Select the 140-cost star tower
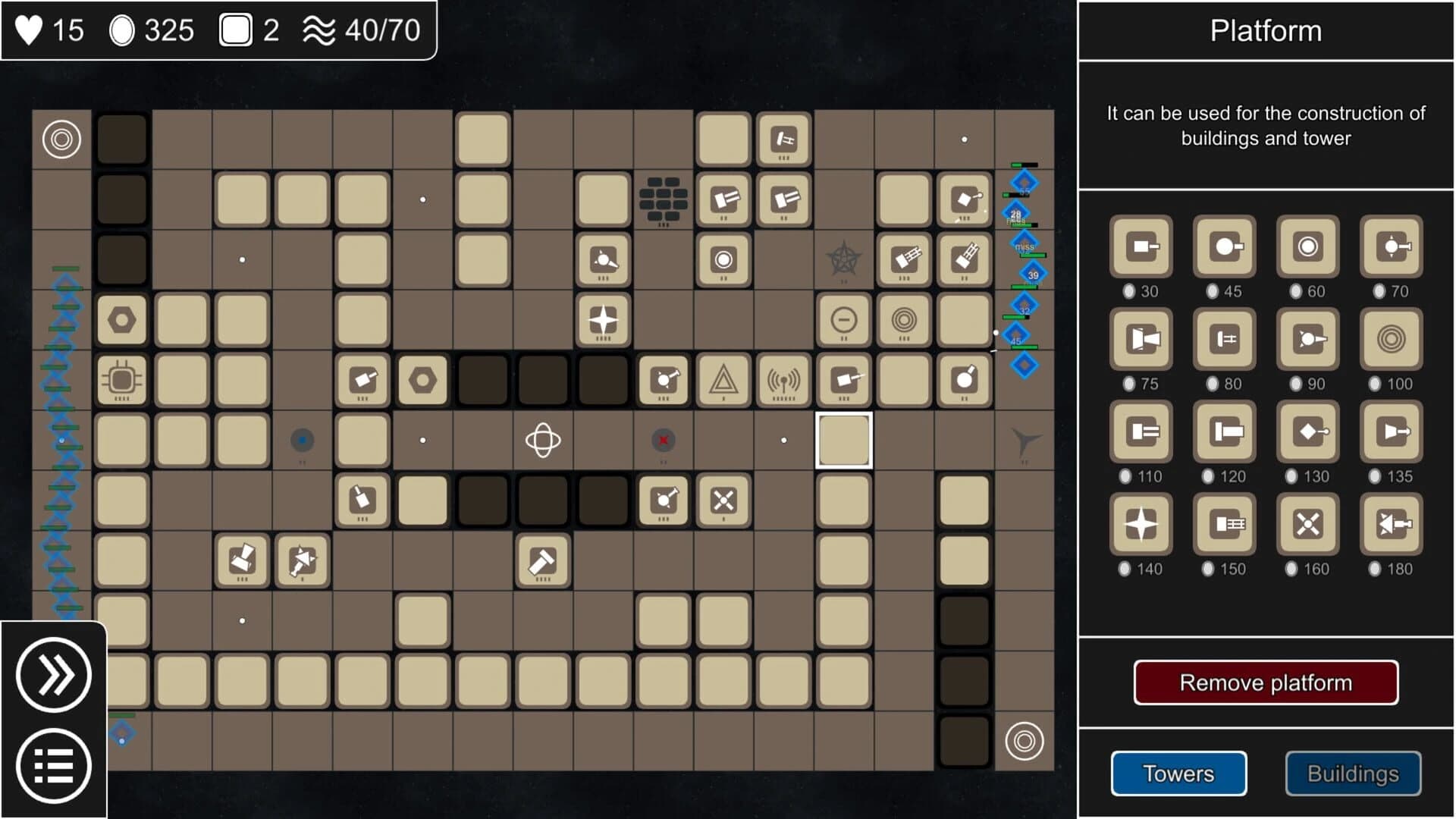The height and width of the screenshot is (819, 1456). [x=1141, y=525]
